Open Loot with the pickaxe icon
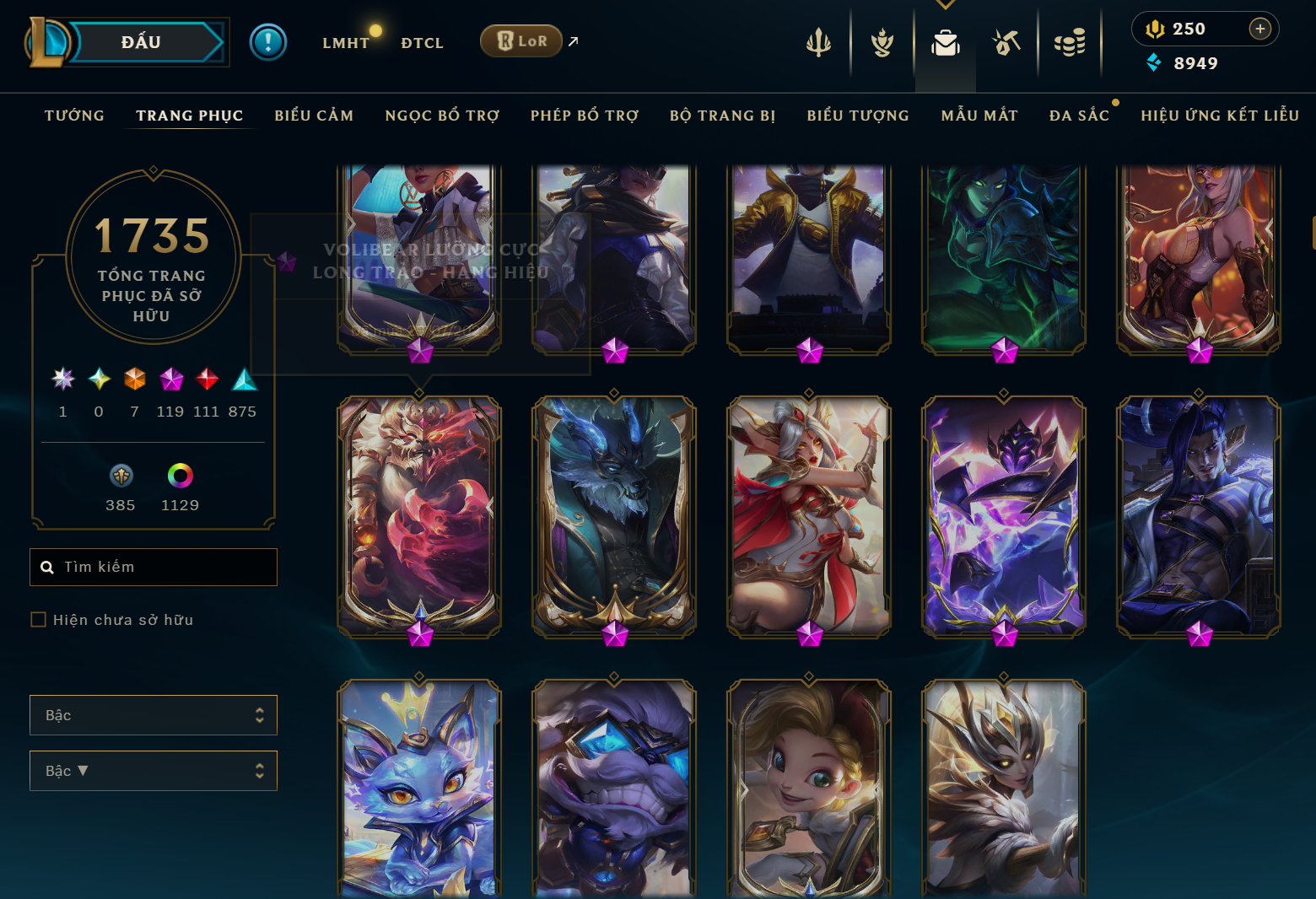 pyautogui.click(x=1006, y=42)
